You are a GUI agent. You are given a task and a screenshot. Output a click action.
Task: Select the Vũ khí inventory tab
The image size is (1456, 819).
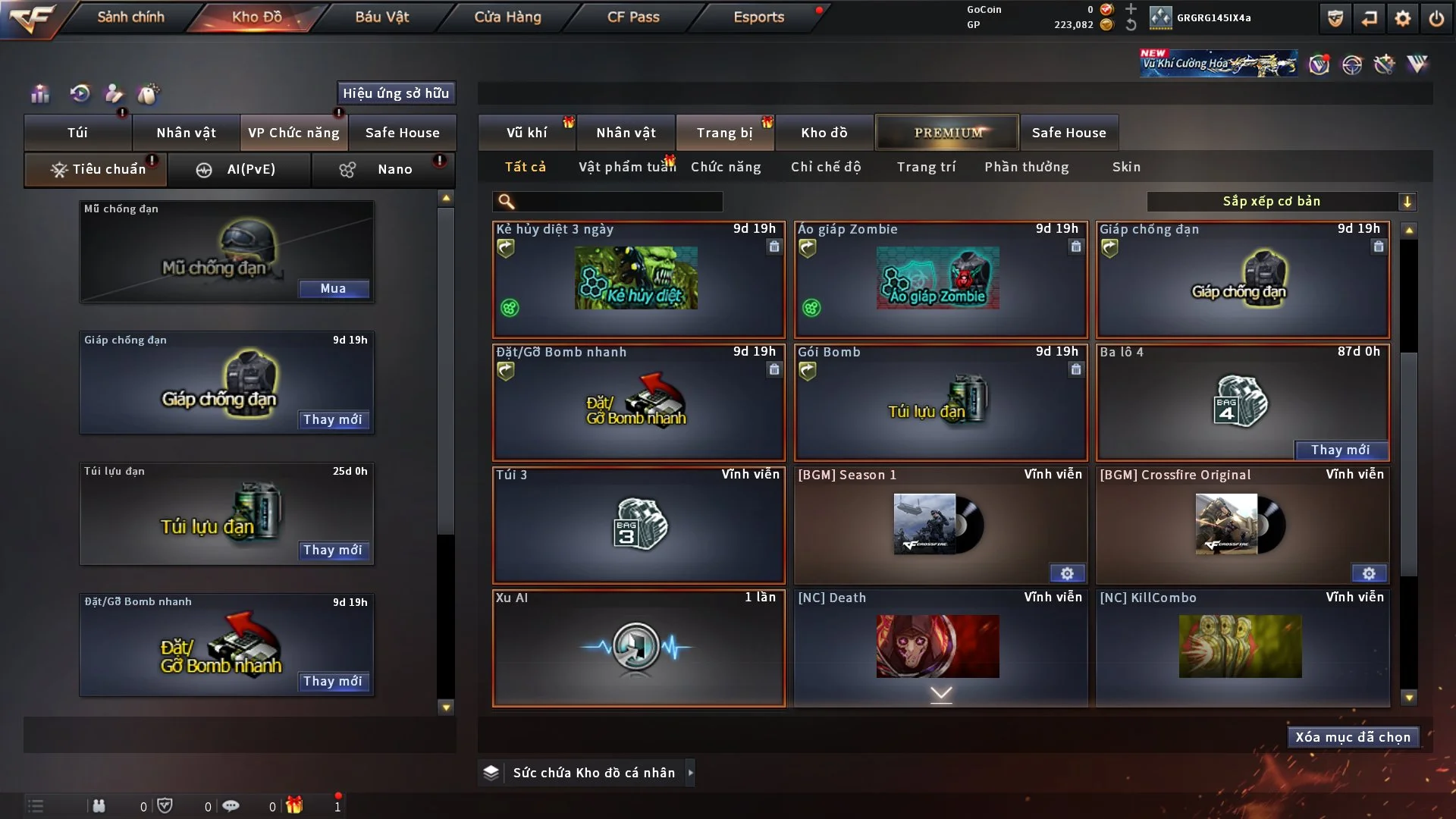point(526,133)
